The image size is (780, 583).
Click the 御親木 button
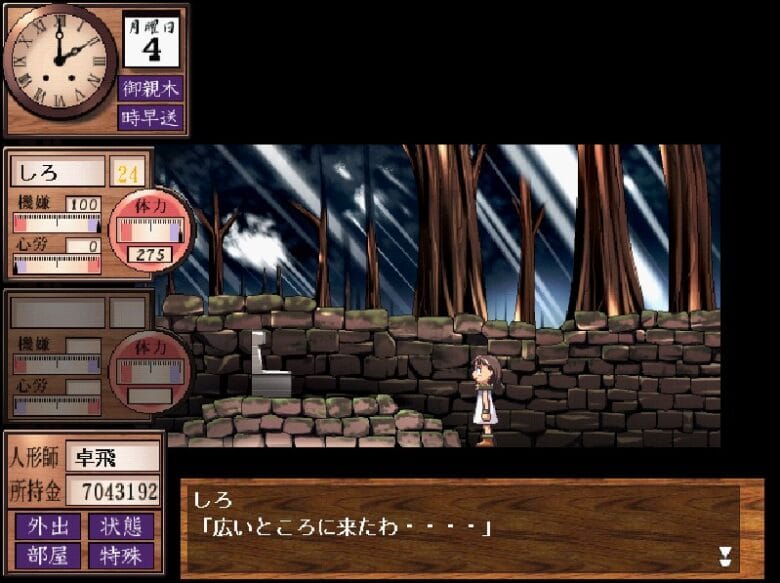[x=151, y=88]
